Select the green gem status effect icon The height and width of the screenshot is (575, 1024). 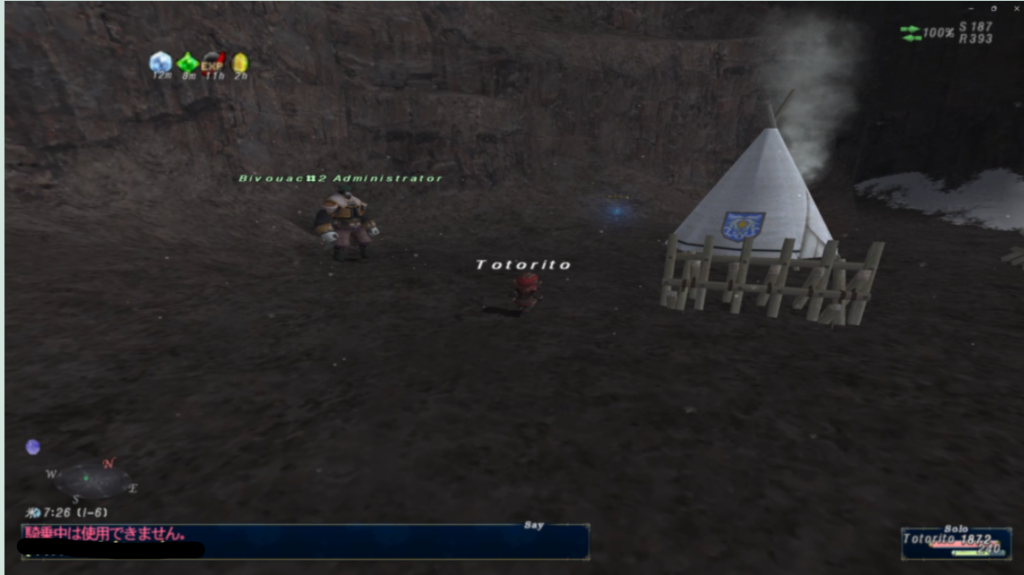pos(187,63)
